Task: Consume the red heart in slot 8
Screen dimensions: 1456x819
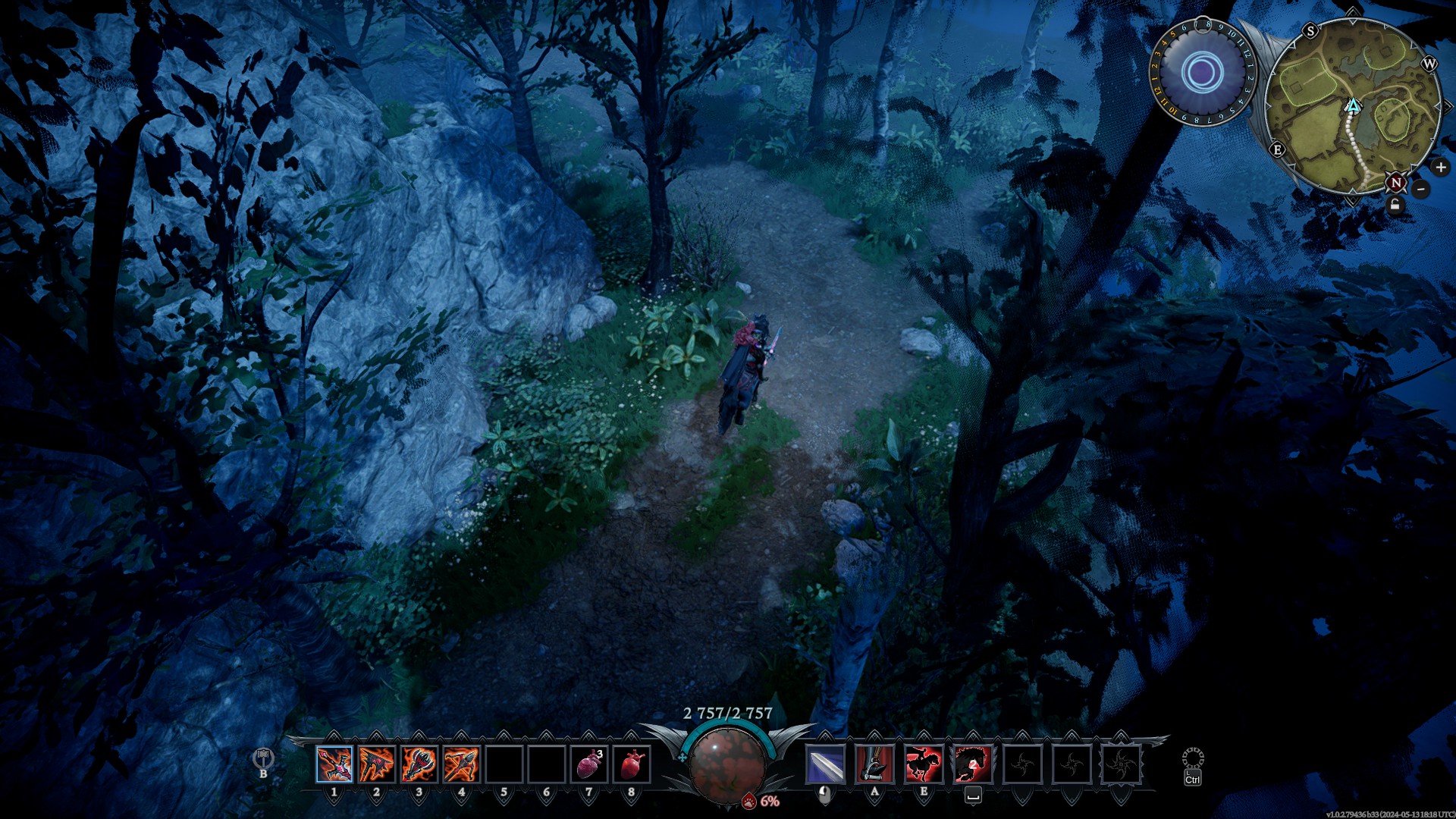Action: point(632,764)
